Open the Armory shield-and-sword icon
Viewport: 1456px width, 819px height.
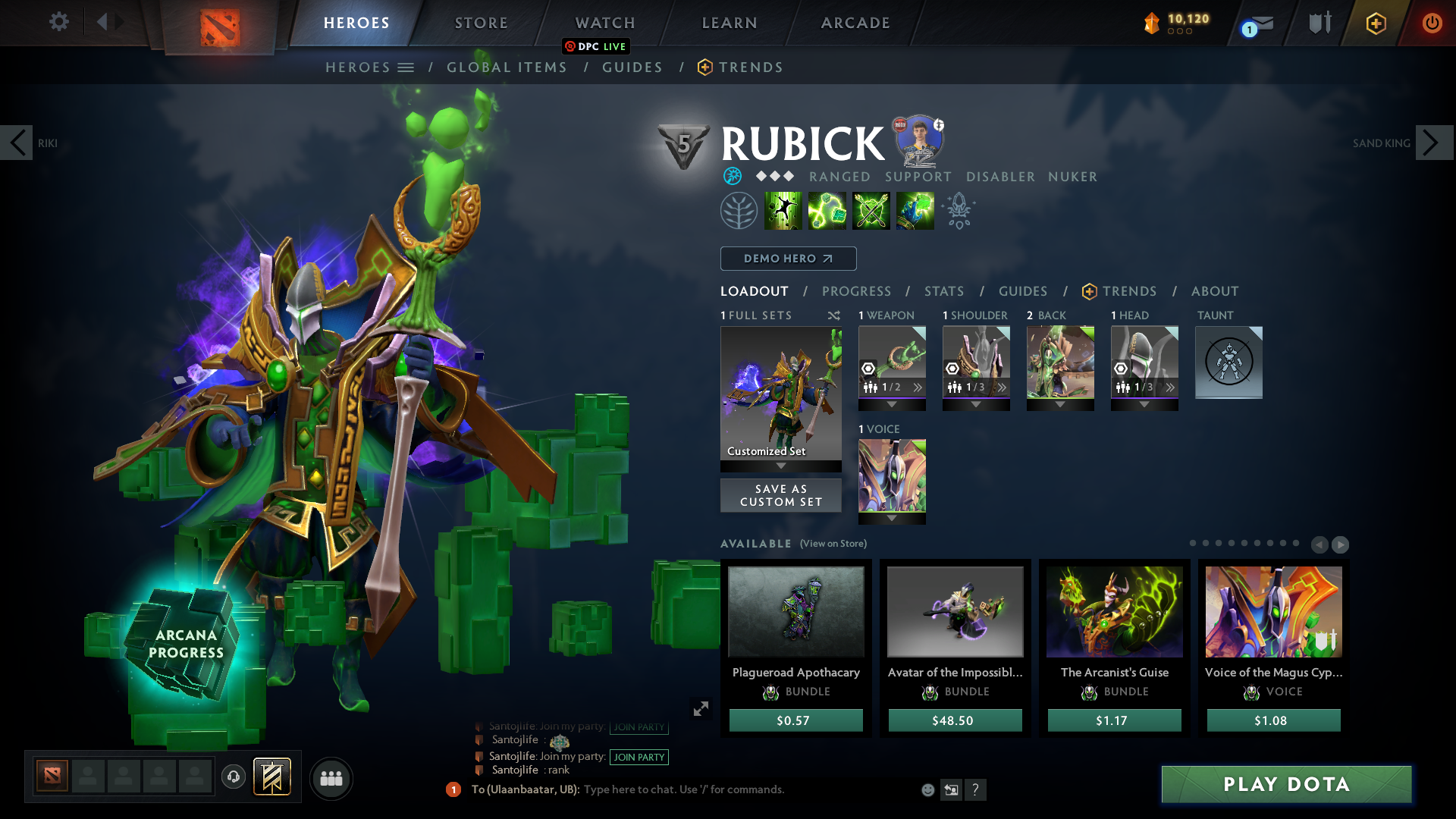point(1318,23)
